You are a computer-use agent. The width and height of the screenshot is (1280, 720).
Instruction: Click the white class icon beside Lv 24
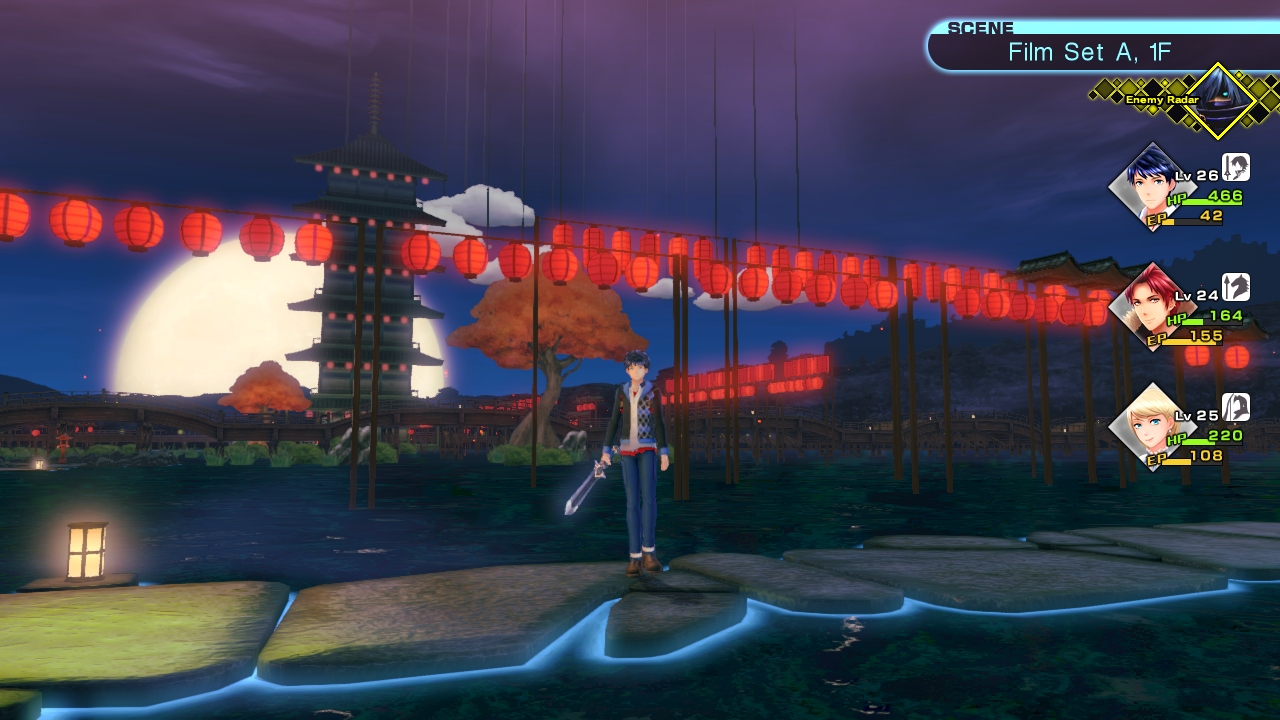(x=1236, y=287)
